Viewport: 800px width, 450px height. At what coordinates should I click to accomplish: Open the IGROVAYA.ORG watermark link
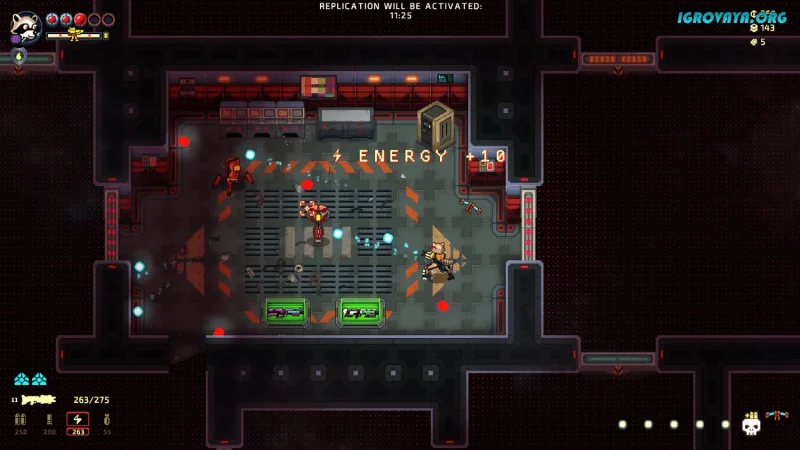click(731, 17)
